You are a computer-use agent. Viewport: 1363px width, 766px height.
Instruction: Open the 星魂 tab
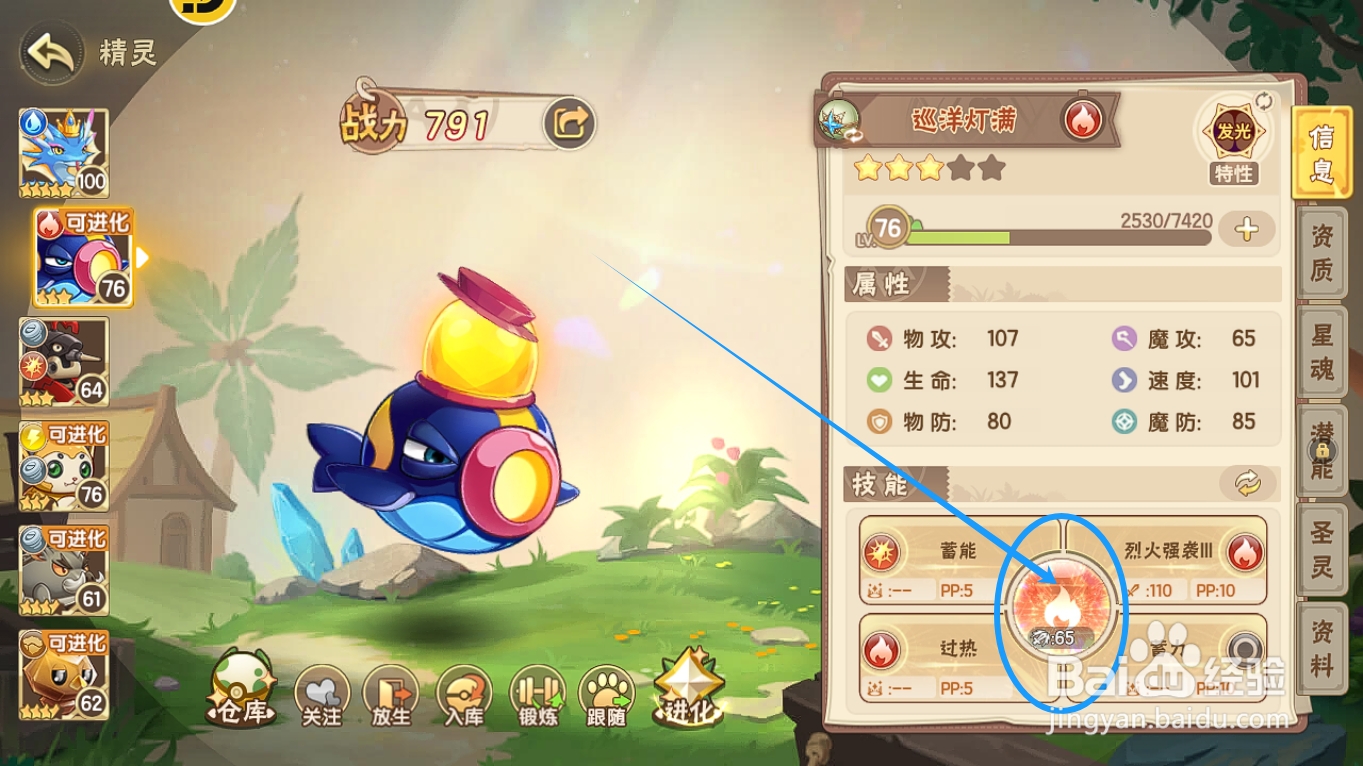click(1321, 350)
